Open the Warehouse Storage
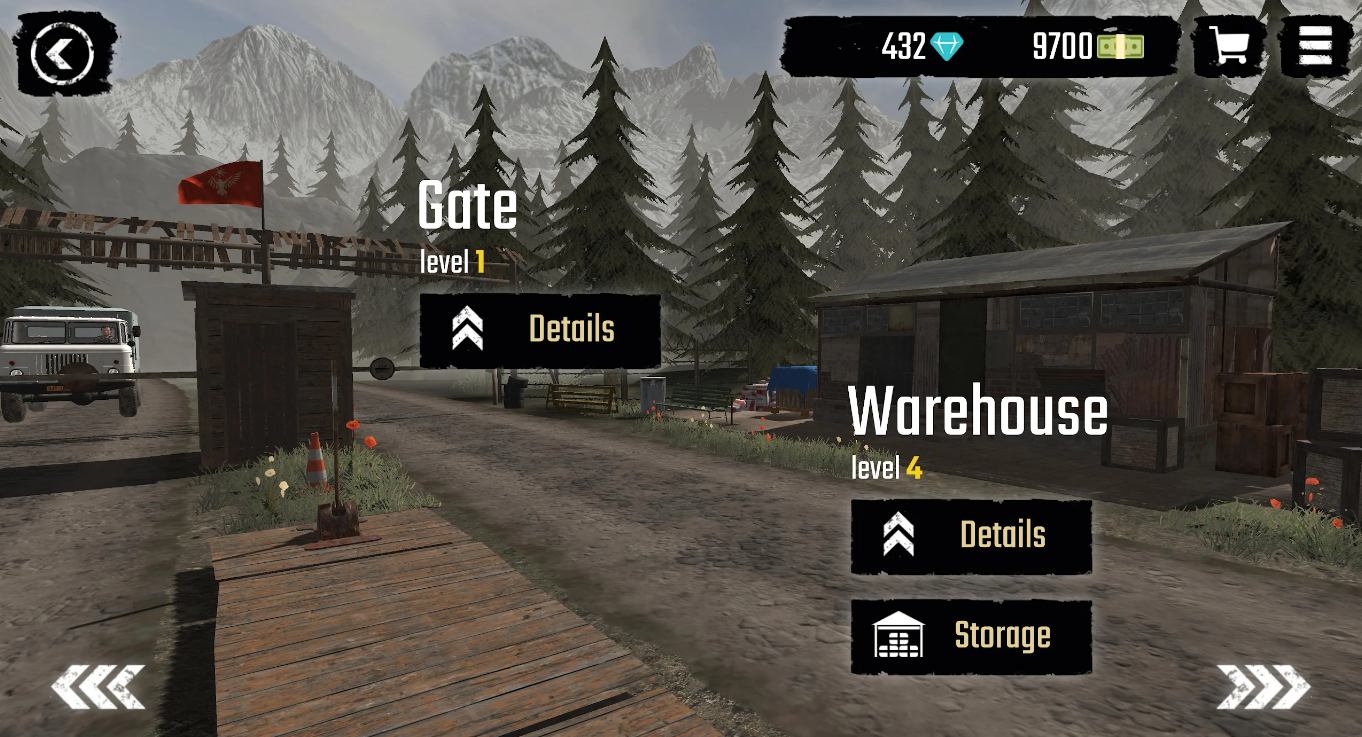Viewport: 1362px width, 737px height. point(971,636)
